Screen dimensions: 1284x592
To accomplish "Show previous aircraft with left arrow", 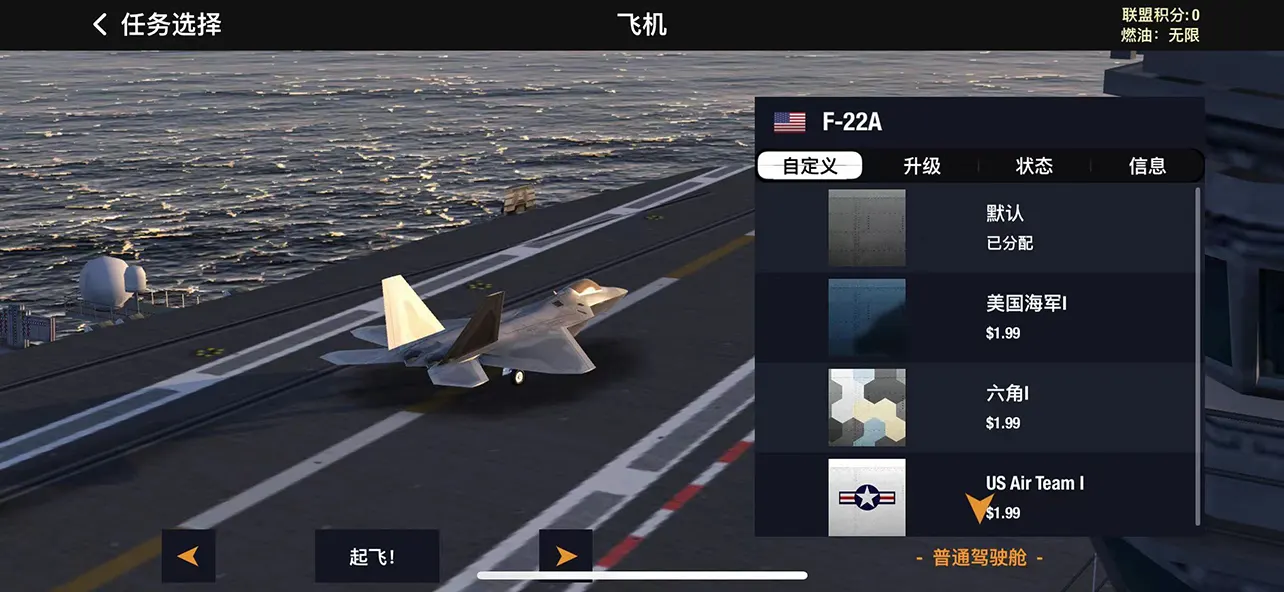I will click(x=188, y=556).
